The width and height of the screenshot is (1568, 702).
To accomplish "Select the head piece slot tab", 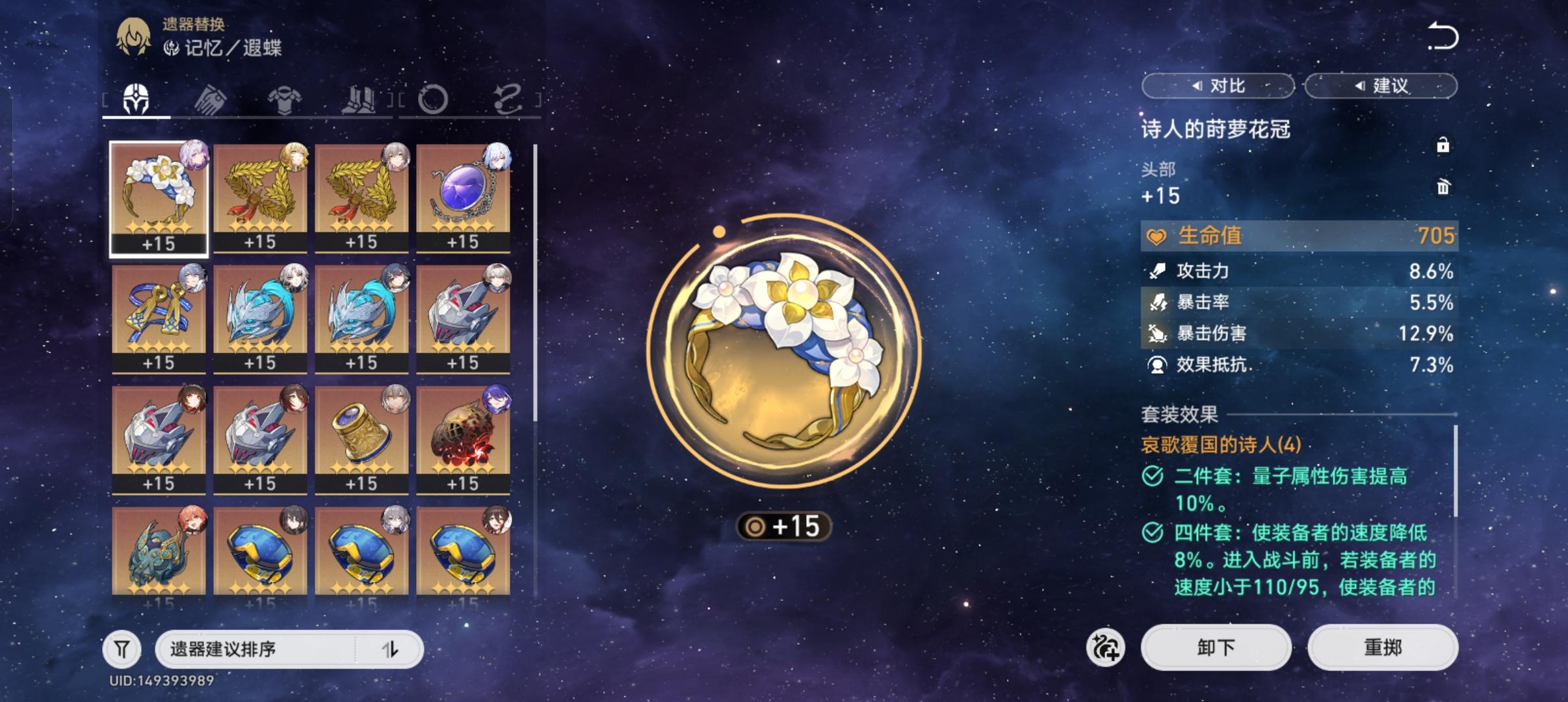I will click(x=136, y=97).
